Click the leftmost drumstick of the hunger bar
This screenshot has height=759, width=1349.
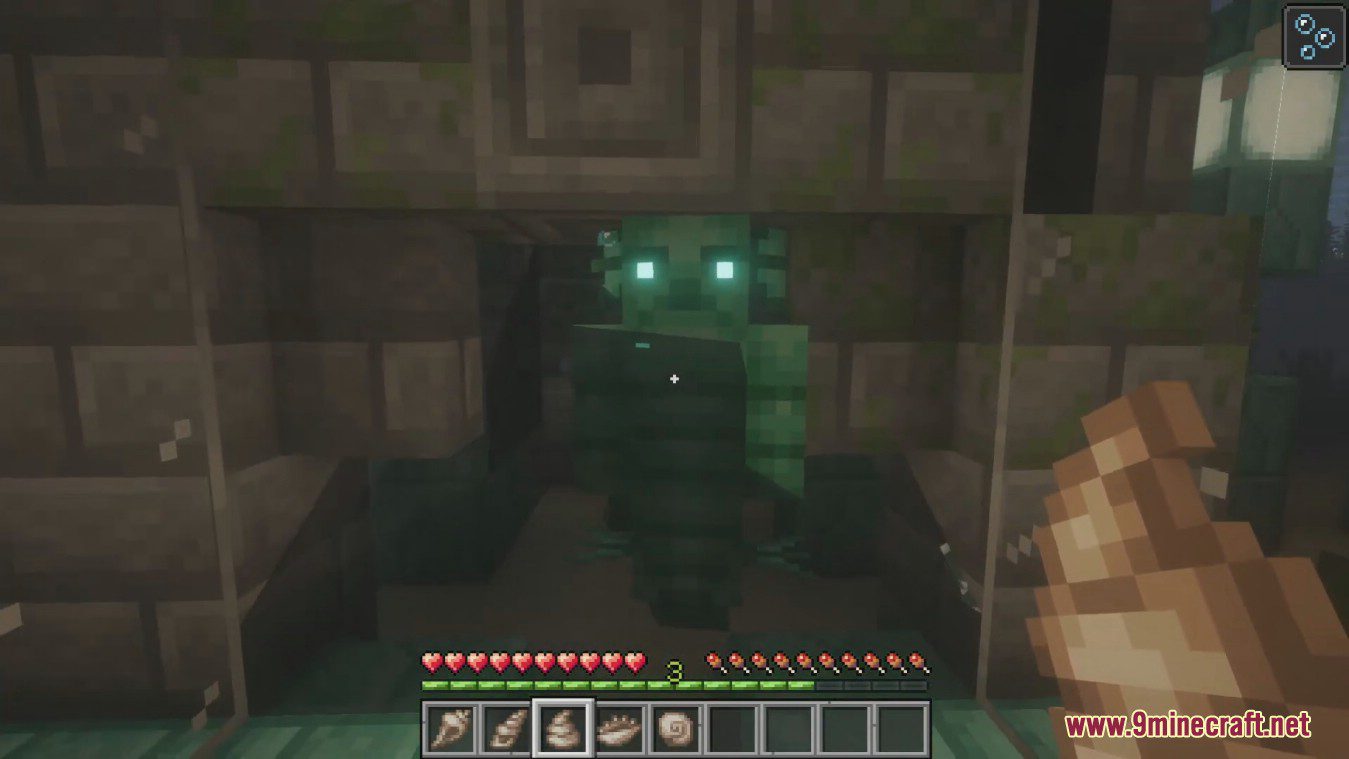713,662
